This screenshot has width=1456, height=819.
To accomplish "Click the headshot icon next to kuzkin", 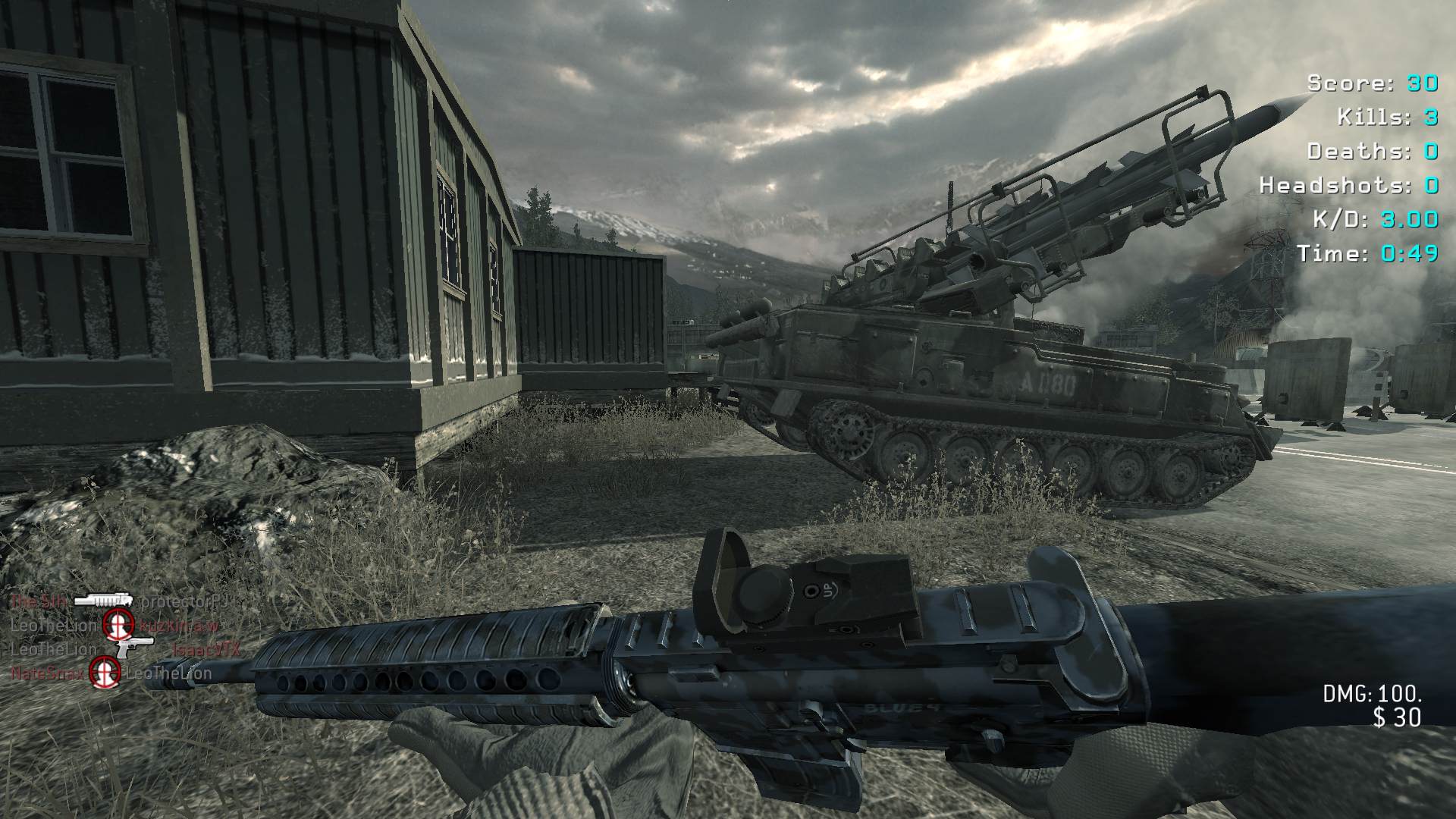I will [x=118, y=625].
